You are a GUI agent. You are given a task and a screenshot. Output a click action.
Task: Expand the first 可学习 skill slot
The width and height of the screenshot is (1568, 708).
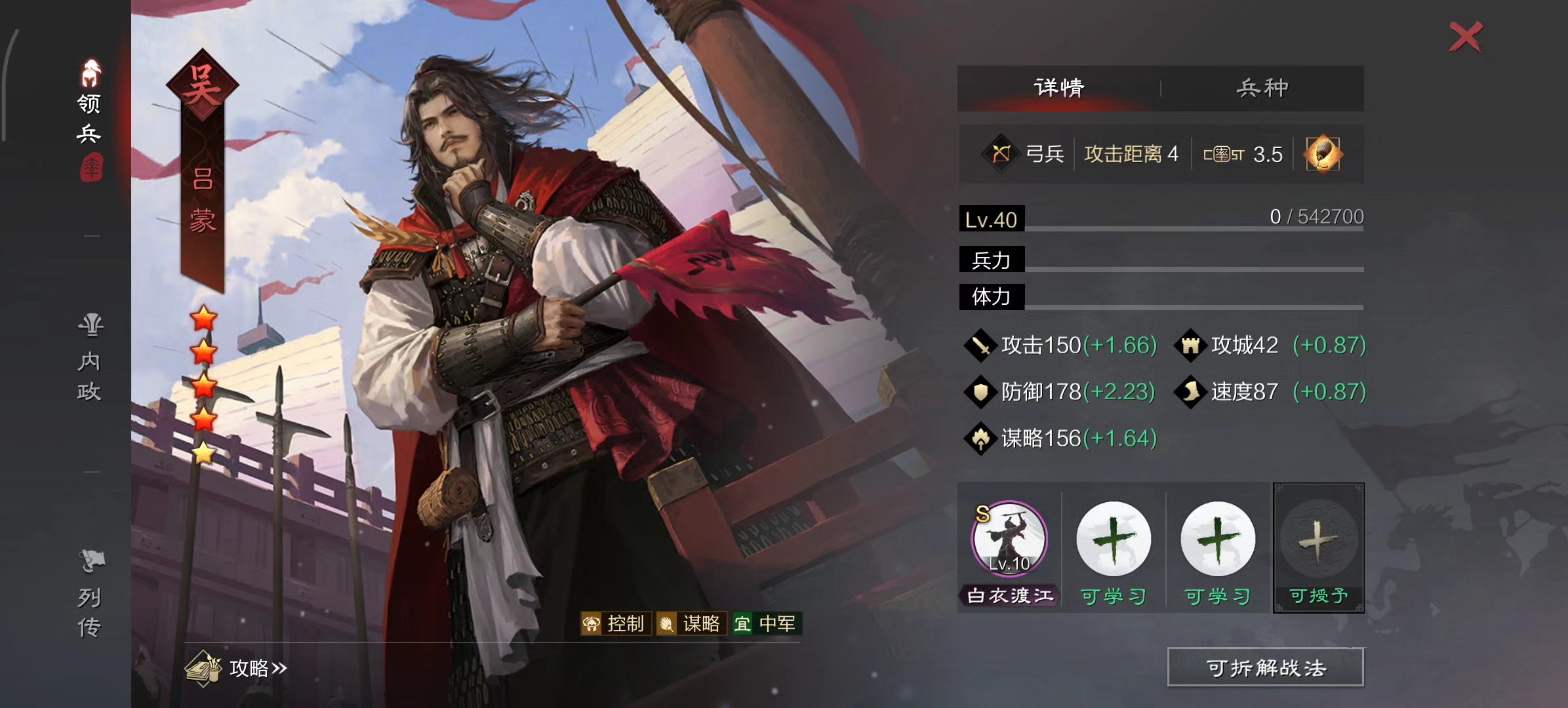[1113, 538]
